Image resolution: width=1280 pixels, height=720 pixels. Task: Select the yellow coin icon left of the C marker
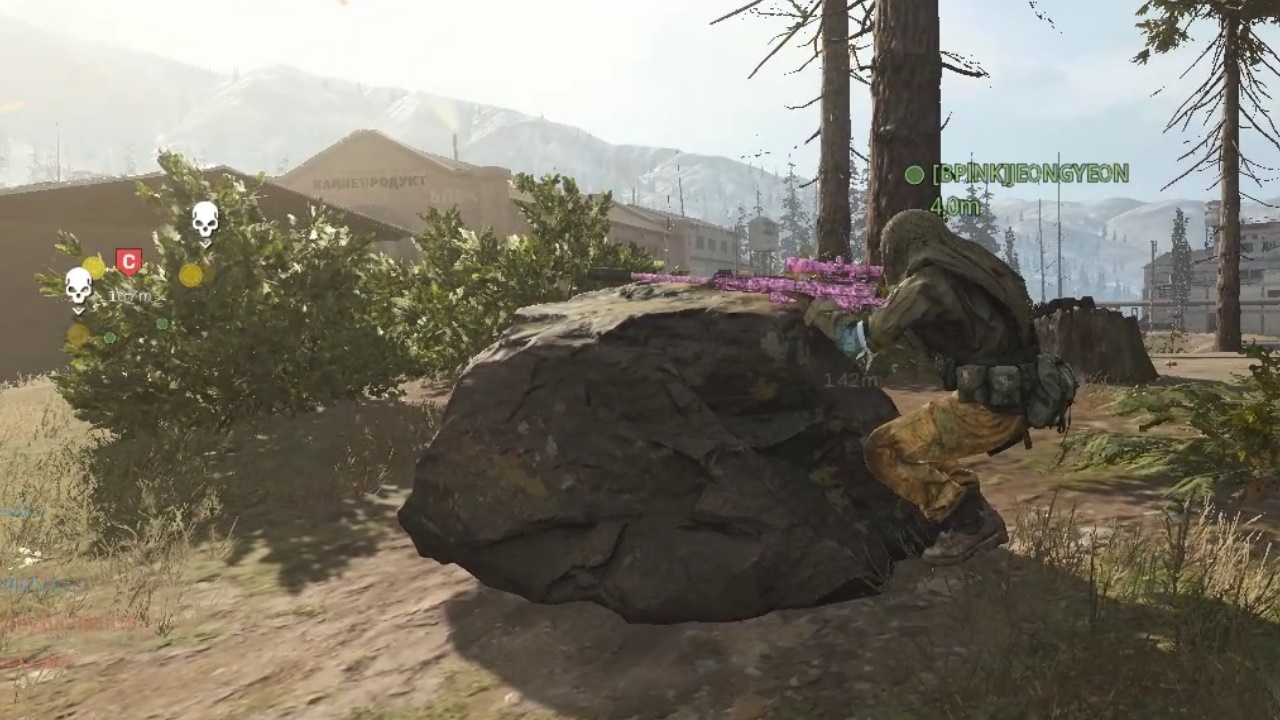95,267
